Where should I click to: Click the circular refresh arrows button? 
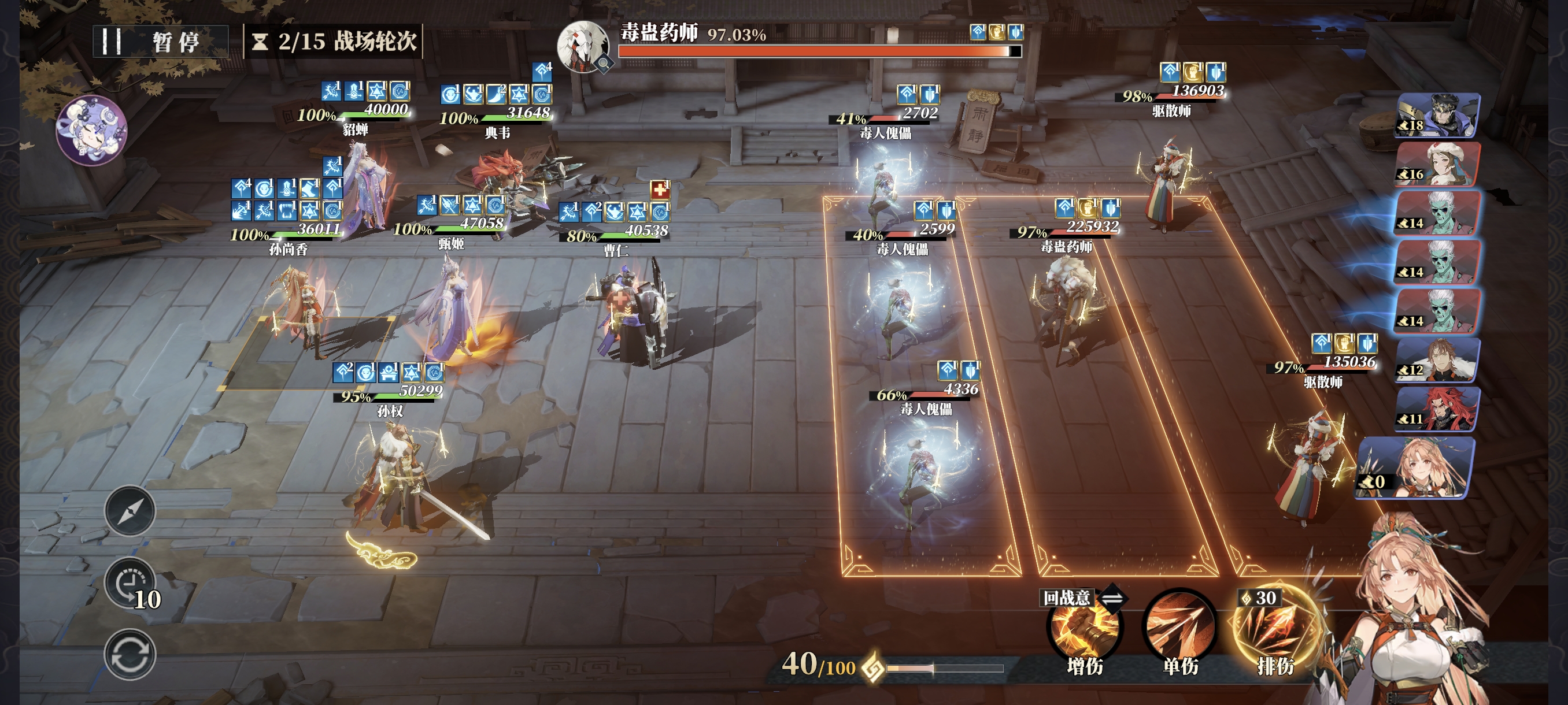(x=130, y=655)
